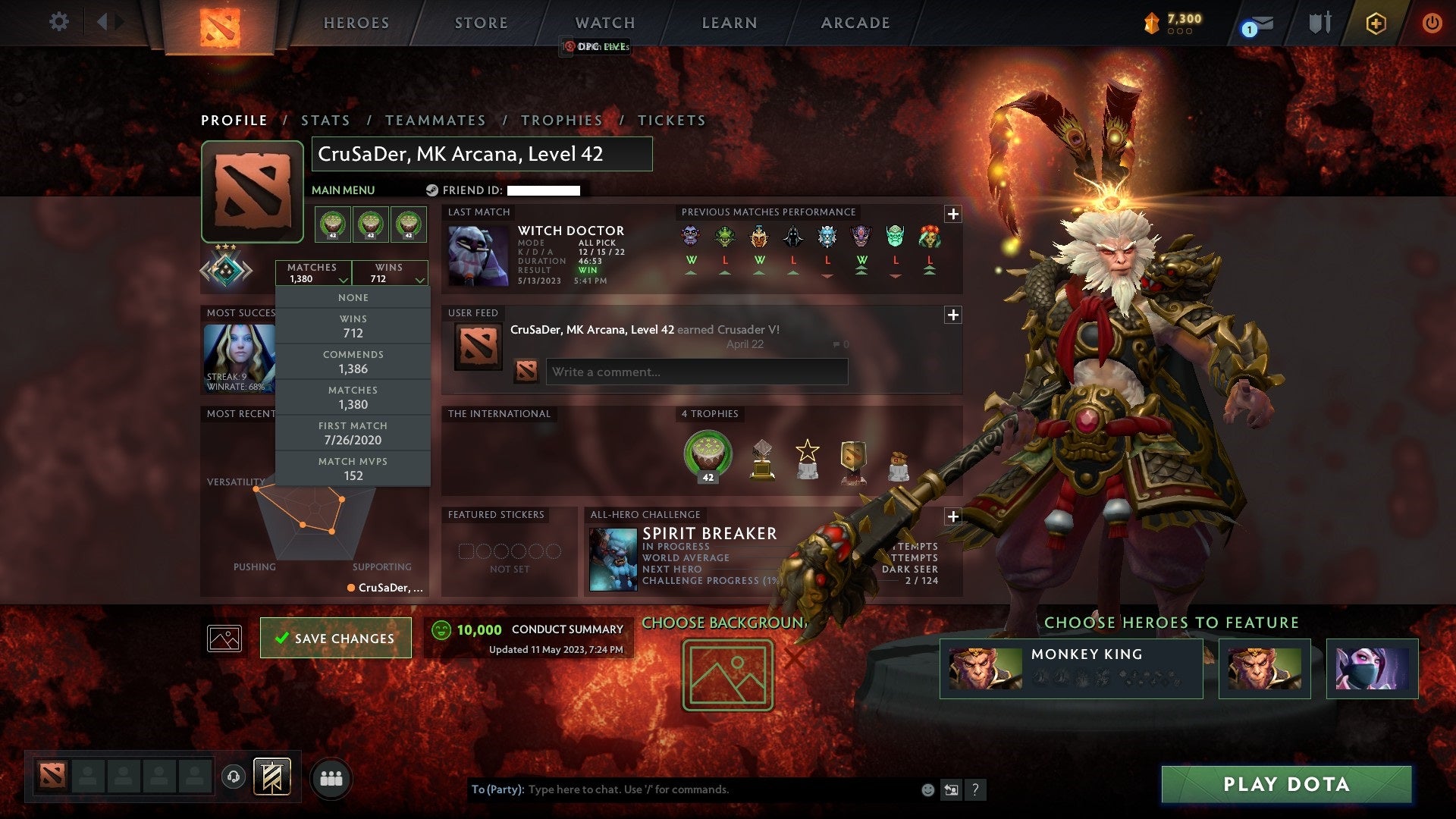Click the SAVE CHANGES button

[x=336, y=638]
